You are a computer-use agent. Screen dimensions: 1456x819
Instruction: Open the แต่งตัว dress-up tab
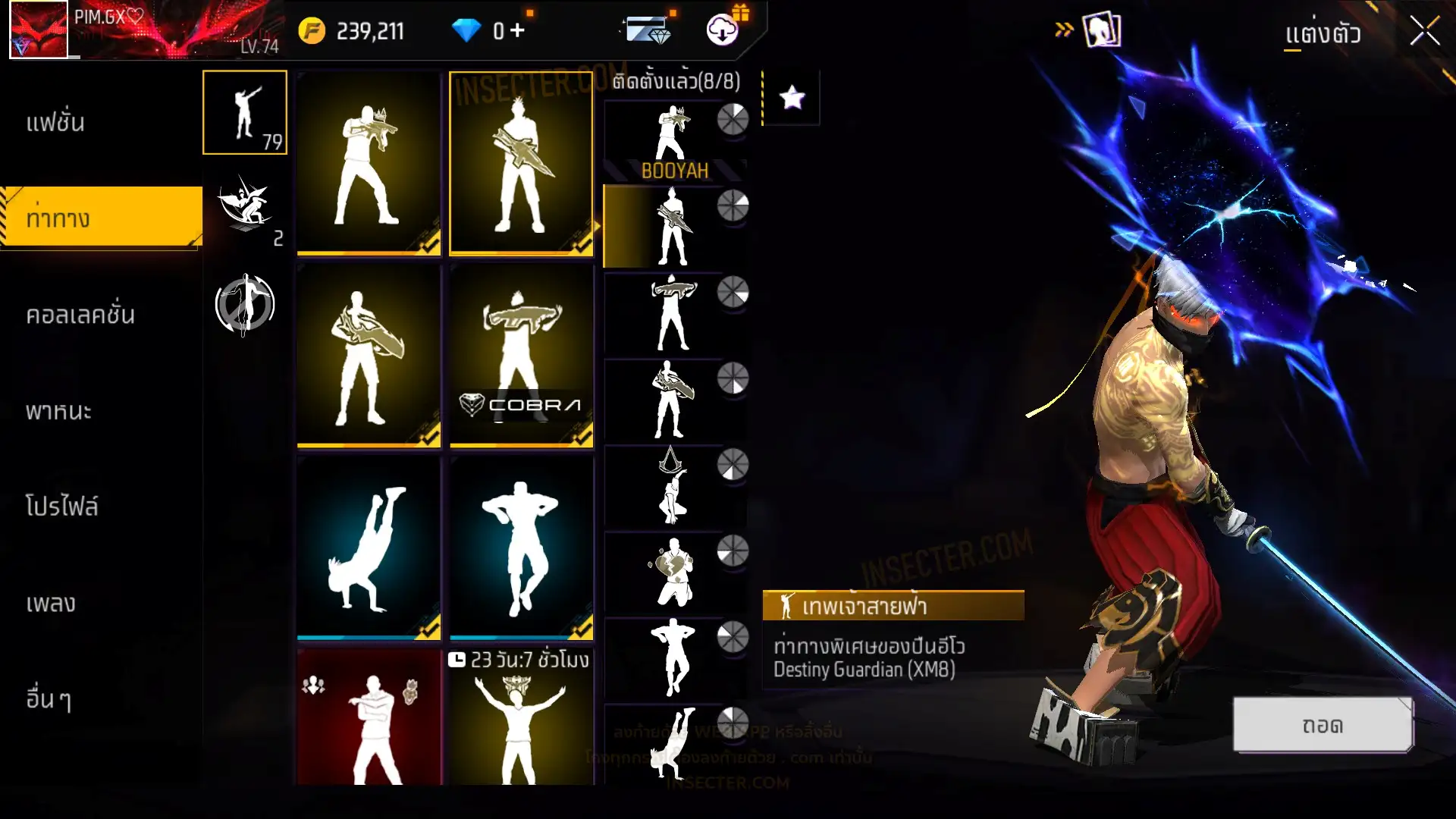coord(1322,33)
